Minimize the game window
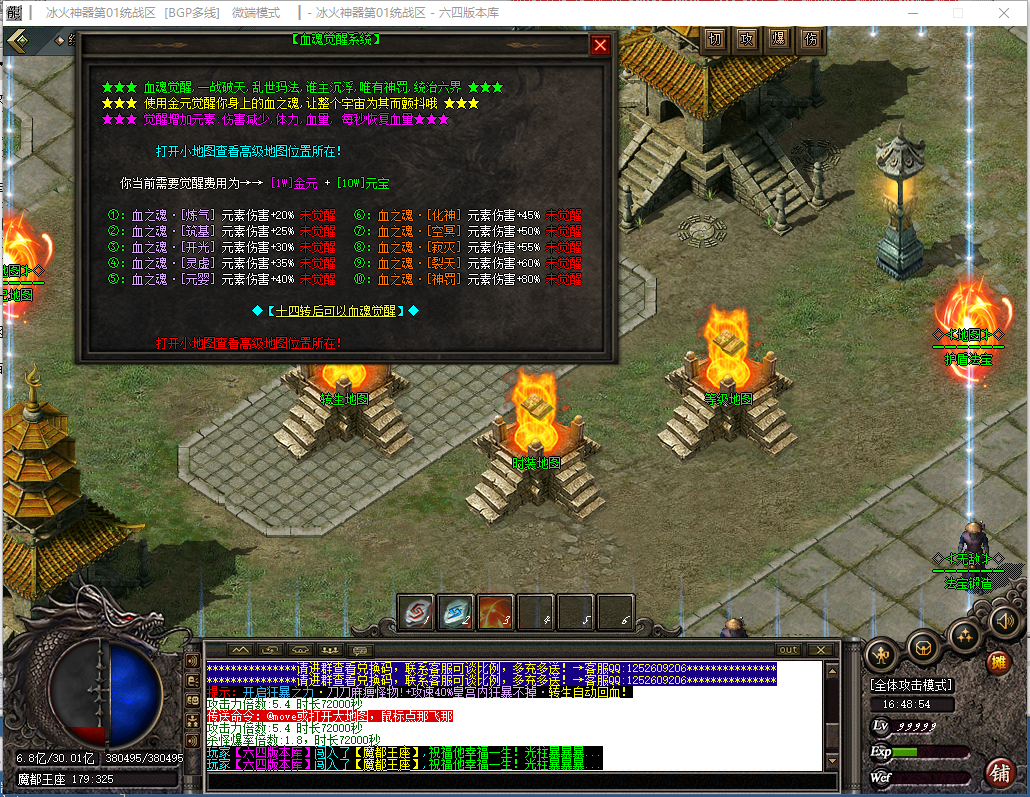Viewport: 1030px width, 797px height. pyautogui.click(x=911, y=13)
